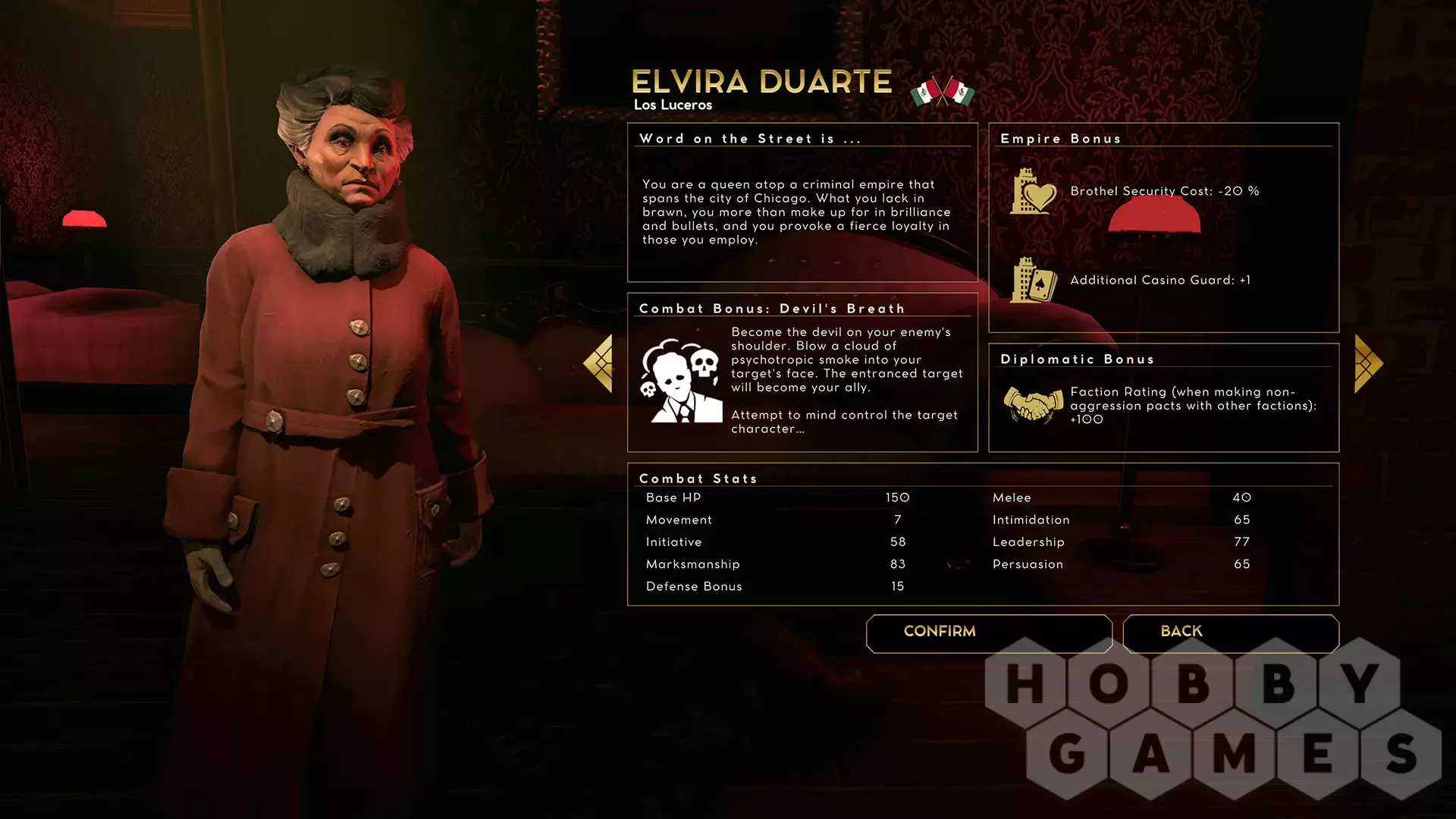Image resolution: width=1456 pixels, height=819 pixels.
Task: Show the next boss with right arrow
Action: (1368, 364)
